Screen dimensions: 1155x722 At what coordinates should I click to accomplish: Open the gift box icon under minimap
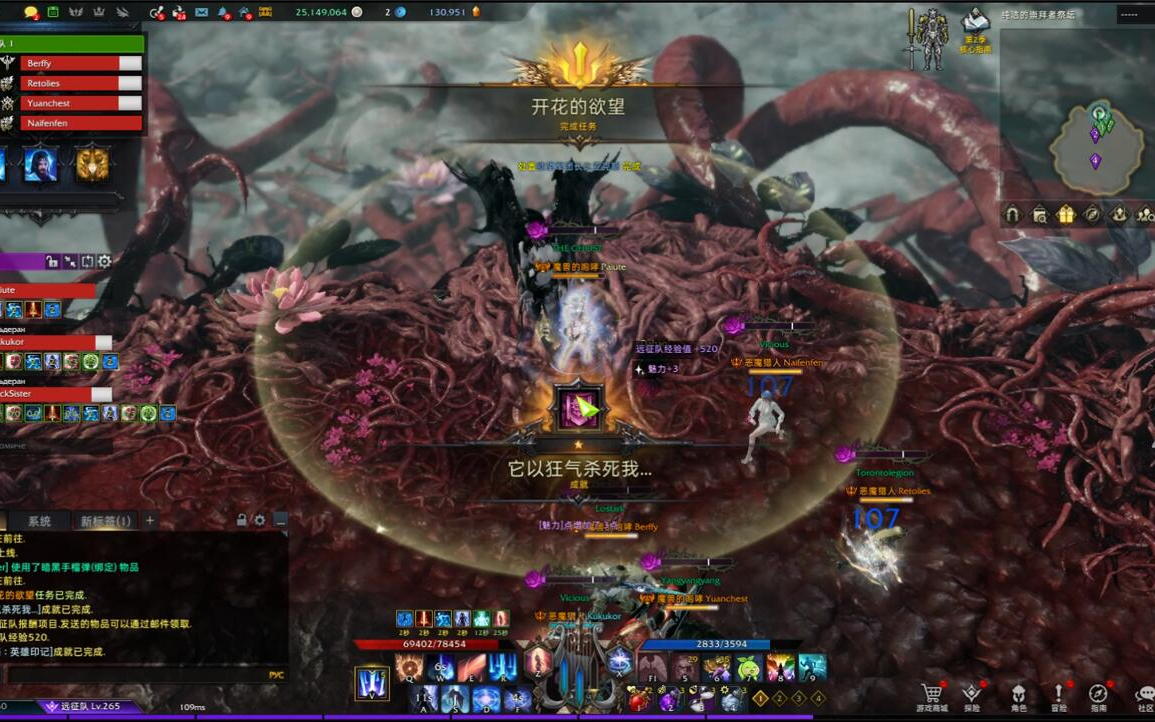pyautogui.click(x=1065, y=214)
